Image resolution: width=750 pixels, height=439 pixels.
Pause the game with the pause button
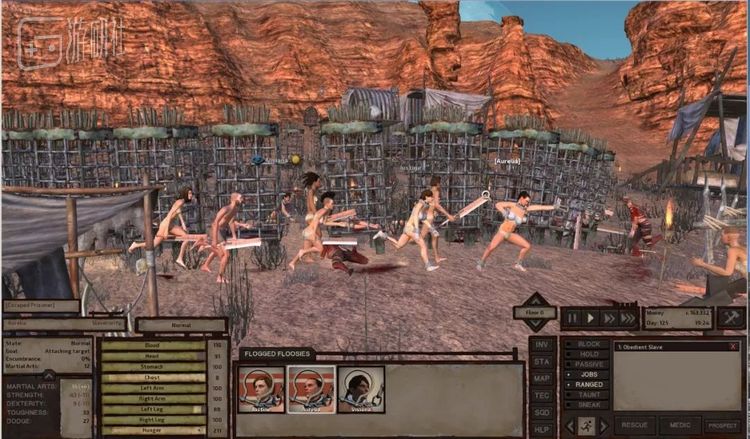pyautogui.click(x=573, y=318)
